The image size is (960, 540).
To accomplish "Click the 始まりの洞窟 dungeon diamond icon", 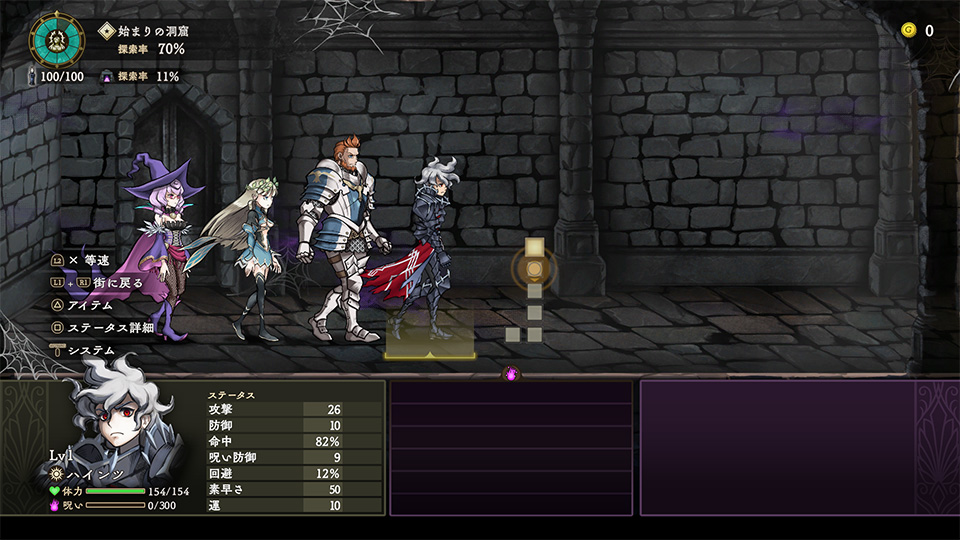I will pyautogui.click(x=107, y=31).
